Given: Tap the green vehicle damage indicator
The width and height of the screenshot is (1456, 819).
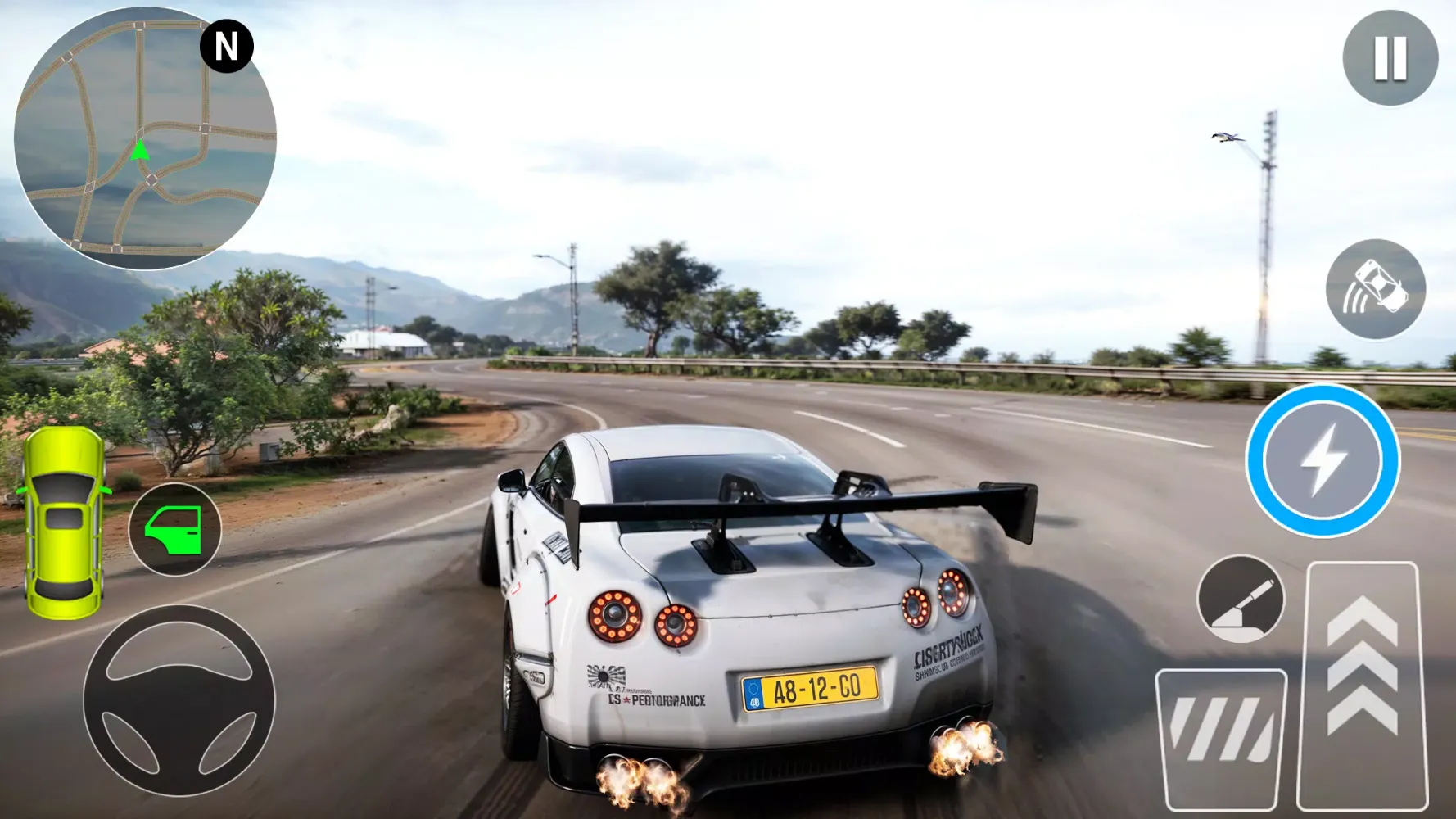Looking at the screenshot, I should (64, 524).
